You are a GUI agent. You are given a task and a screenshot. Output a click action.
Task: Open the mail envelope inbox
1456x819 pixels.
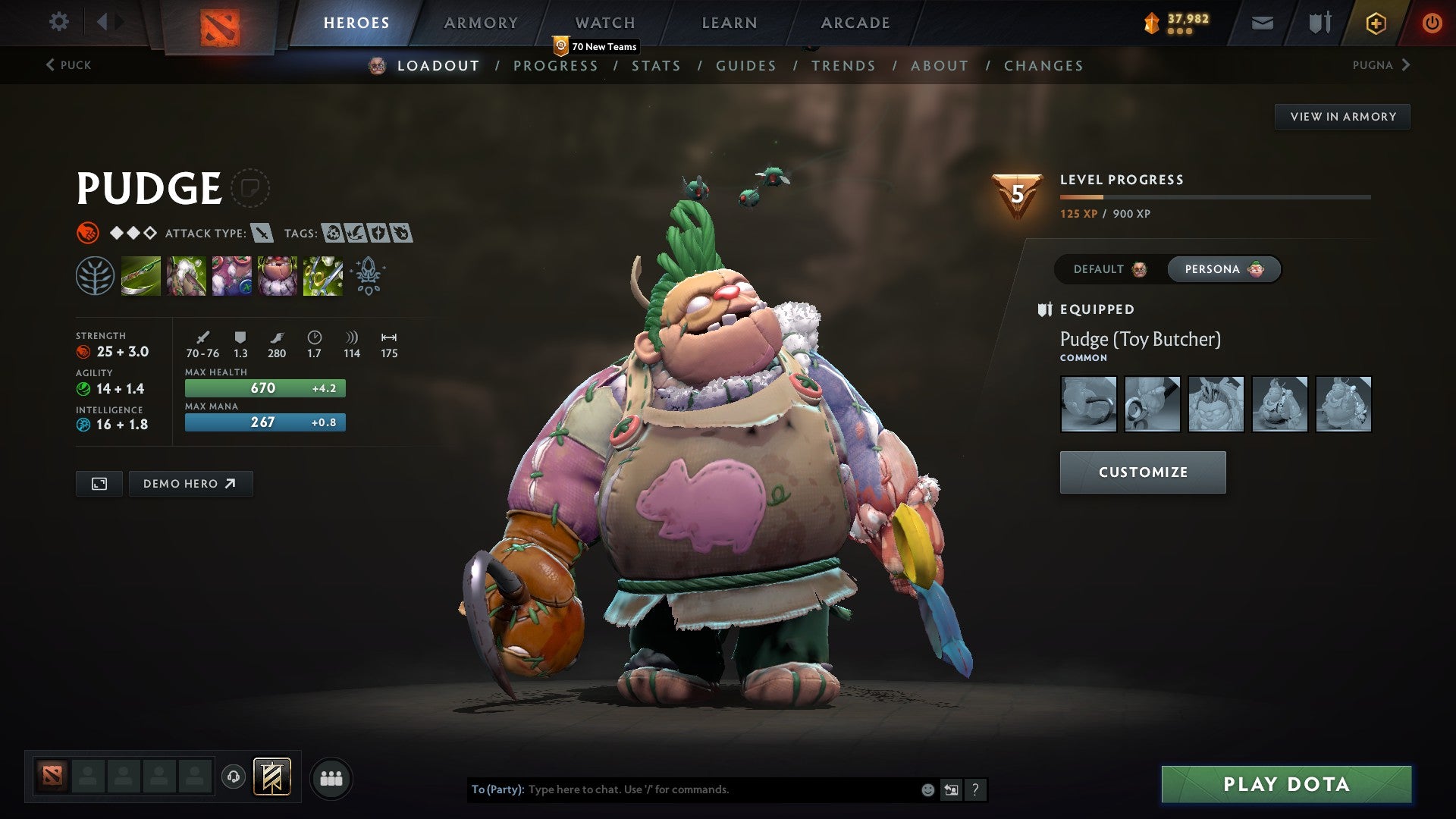pyautogui.click(x=1262, y=23)
